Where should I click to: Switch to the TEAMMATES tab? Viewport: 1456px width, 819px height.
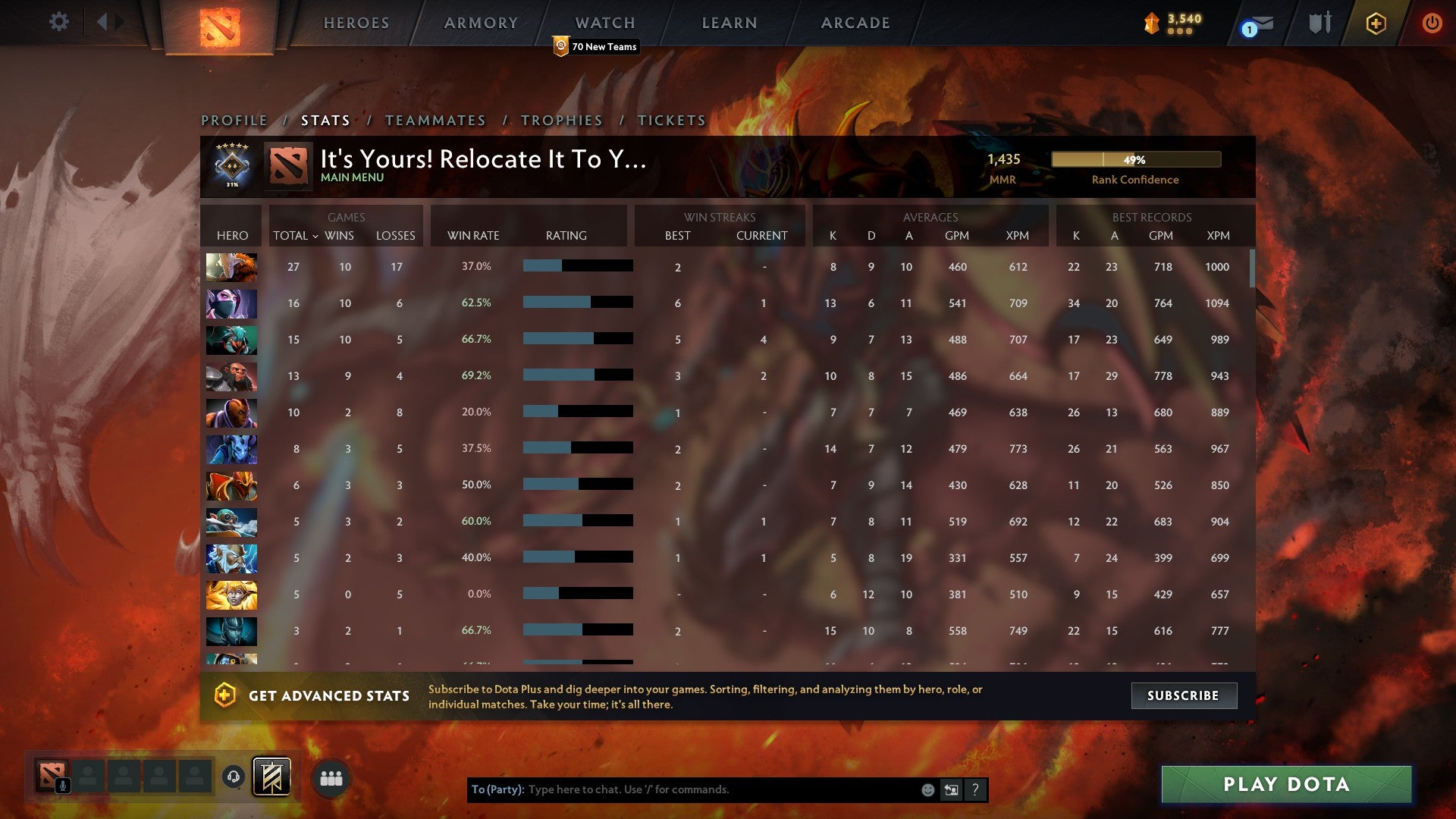tap(436, 120)
